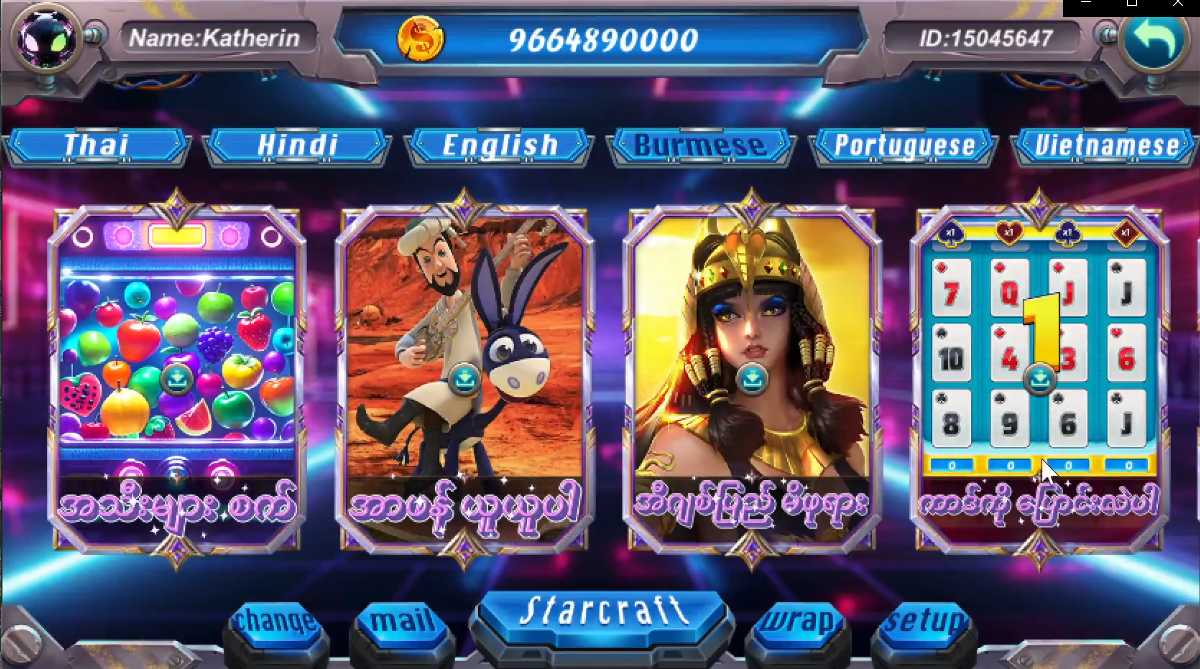
Task: Maximize the game window
Action: [1131, 5]
